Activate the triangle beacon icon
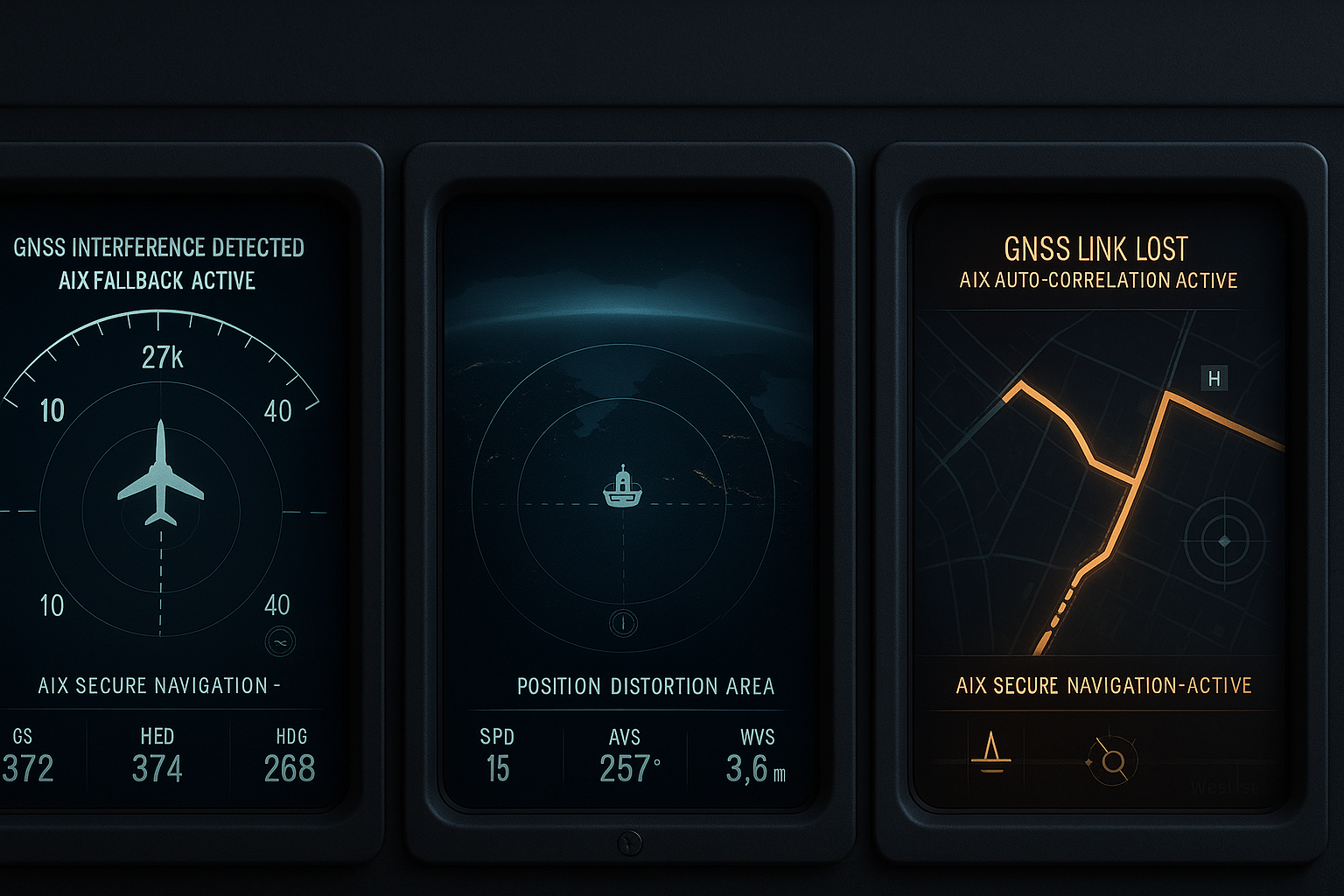Viewport: 1344px width, 896px height. (990, 753)
